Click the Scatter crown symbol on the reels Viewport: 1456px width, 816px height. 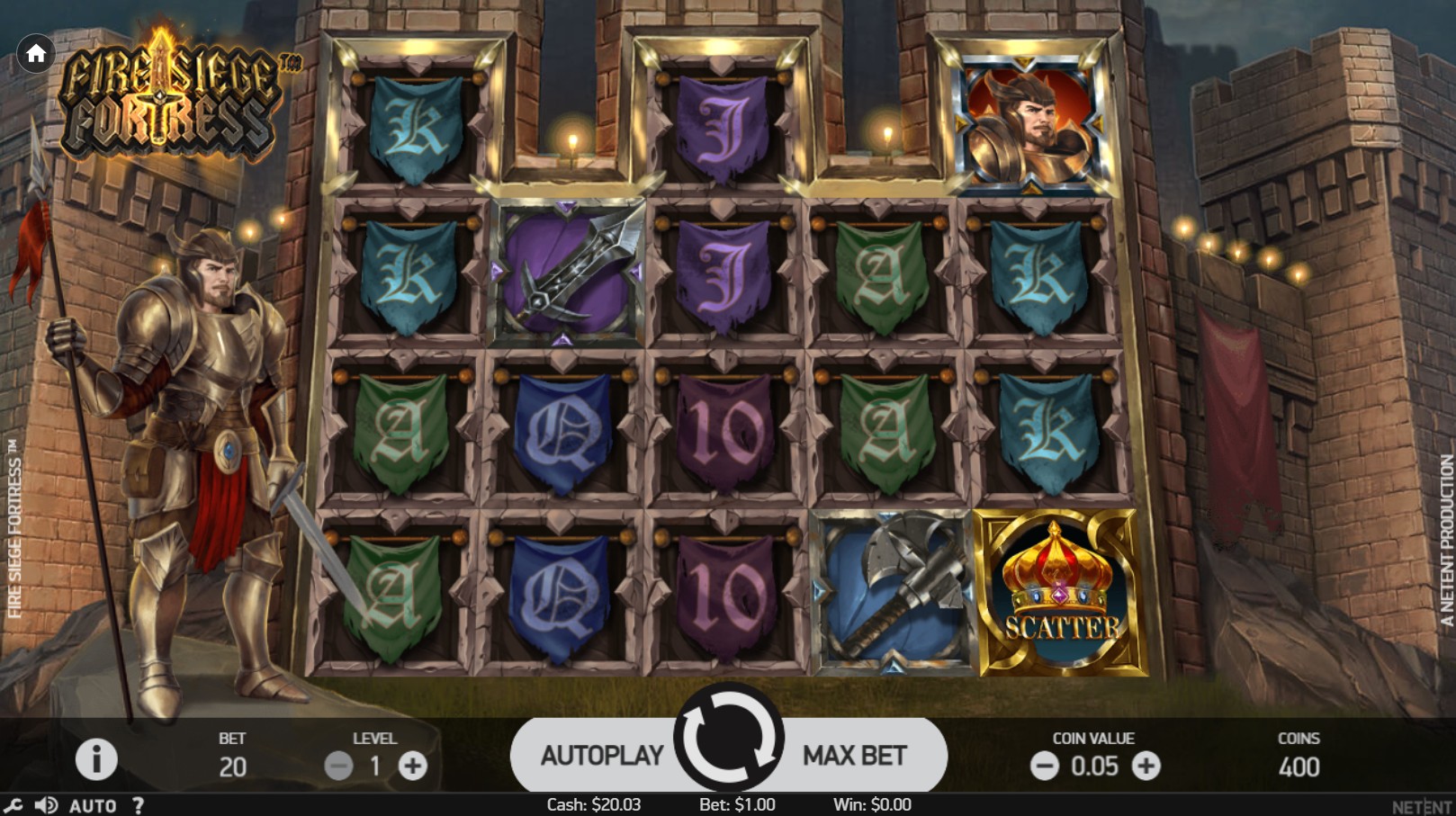pos(1055,589)
